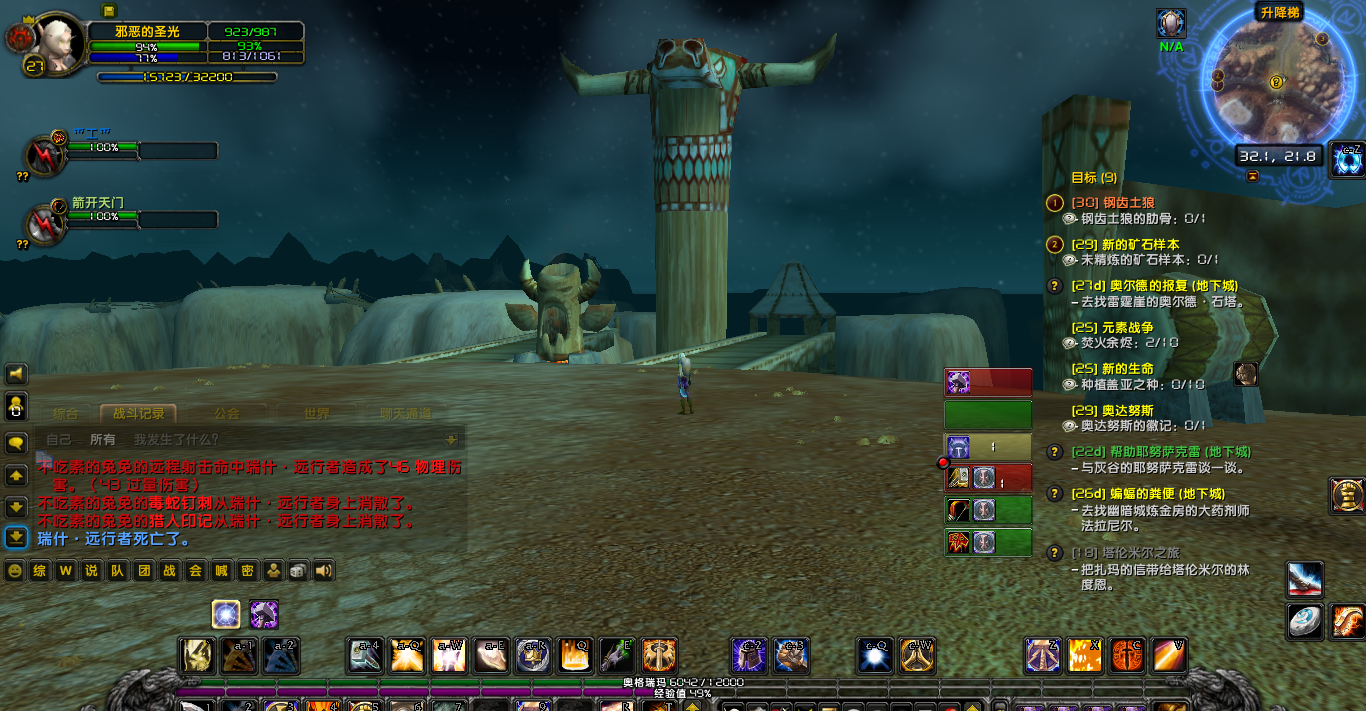This screenshot has height=711, width=1366.
Task: Use the 新的生命 quest item icon
Action: [x=1245, y=374]
